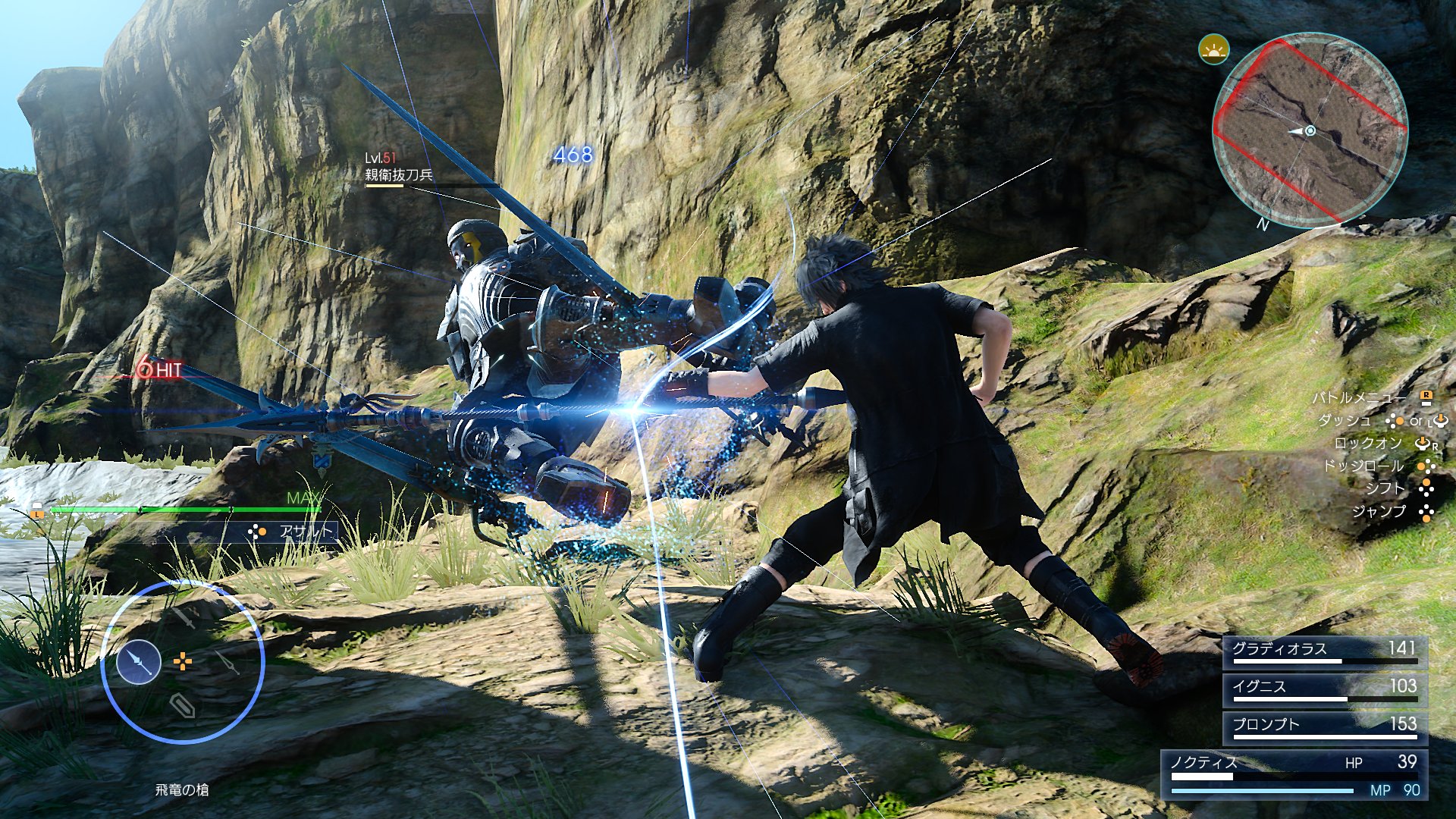Screen dimensions: 1456x819
Task: Click the L stick dash icon beside ダッシュ
Action: (1440, 421)
